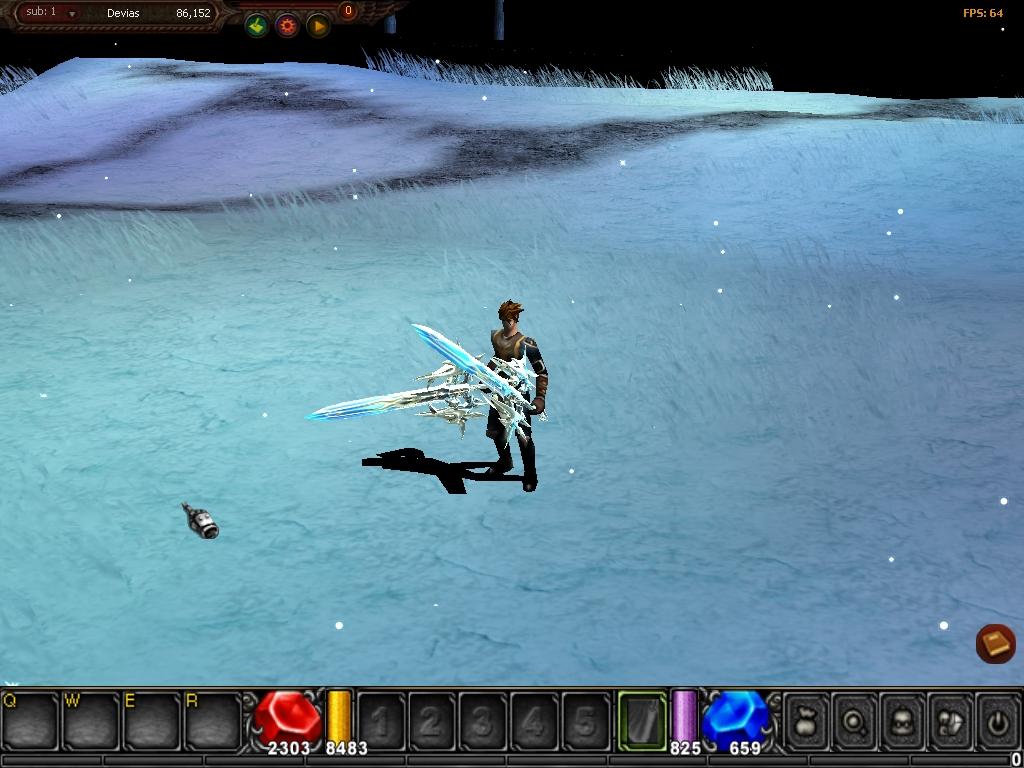The image size is (1024, 768).
Task: Select the W hotkey slot
Action: [92, 719]
